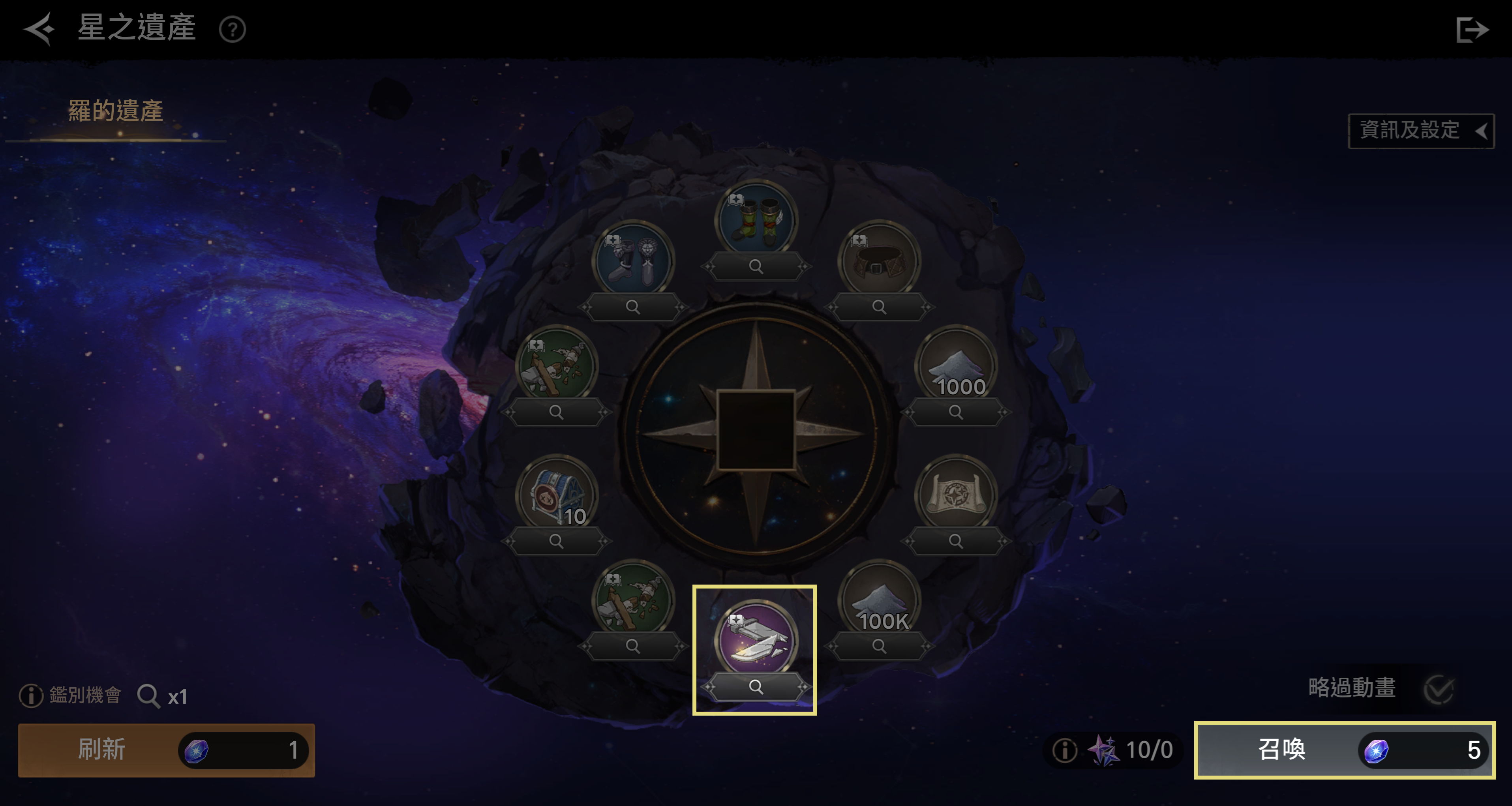Expand the 資訊及設定 panel
Screen dimensions: 1512x806
(1420, 130)
